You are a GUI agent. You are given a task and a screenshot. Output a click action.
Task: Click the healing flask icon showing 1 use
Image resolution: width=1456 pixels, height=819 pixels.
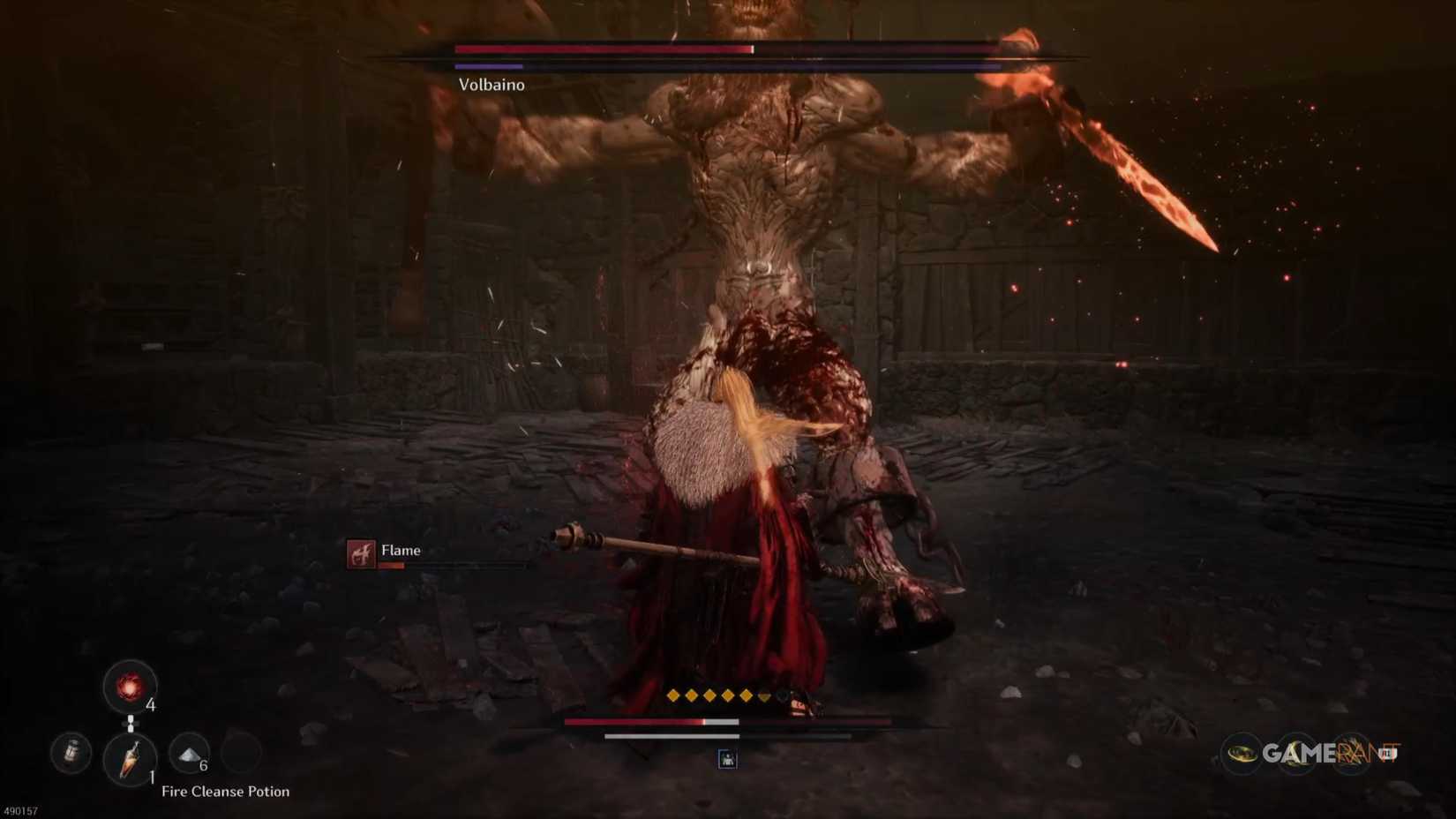point(131,759)
